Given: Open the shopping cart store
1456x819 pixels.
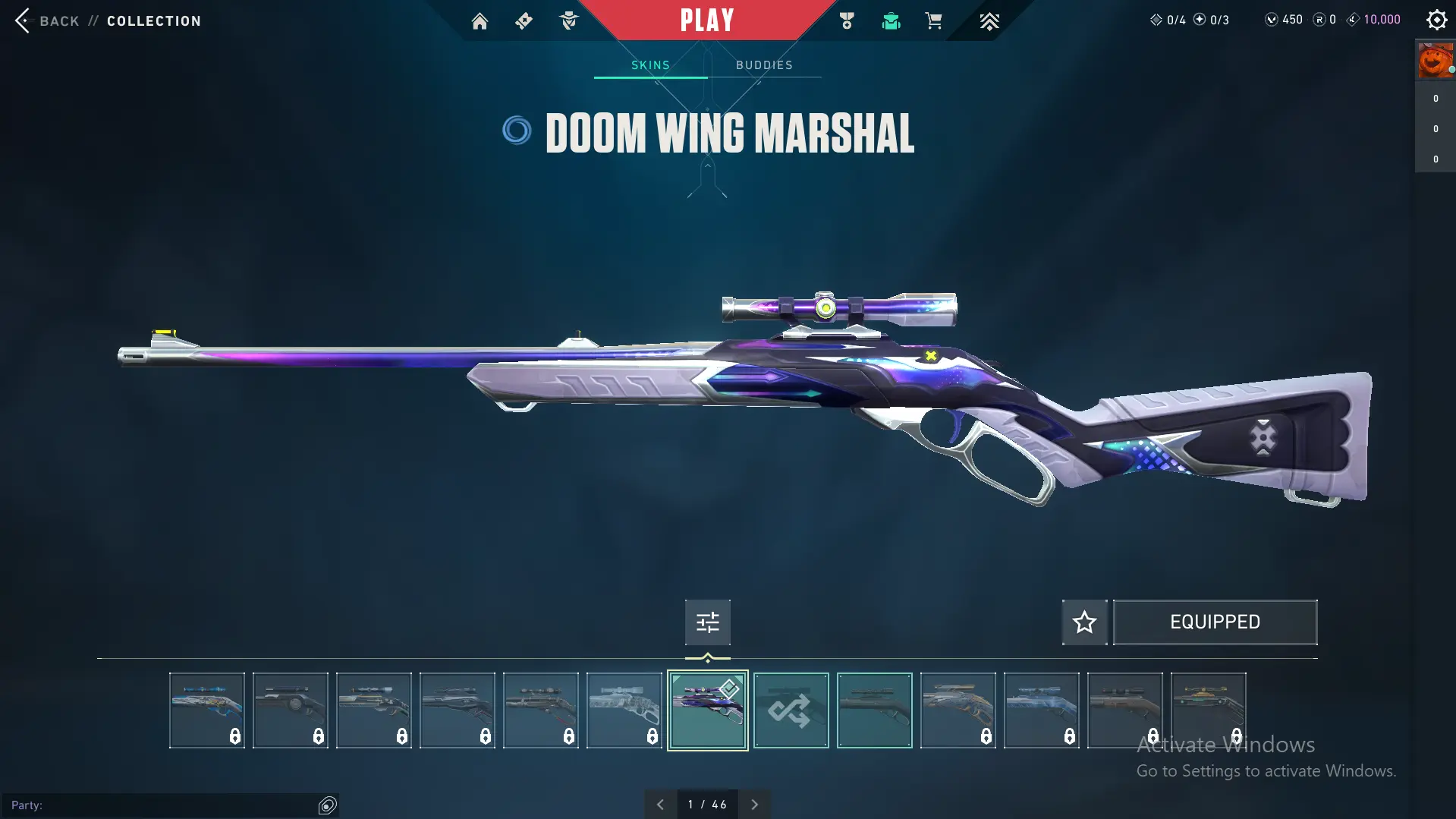Looking at the screenshot, I should pos(933,21).
